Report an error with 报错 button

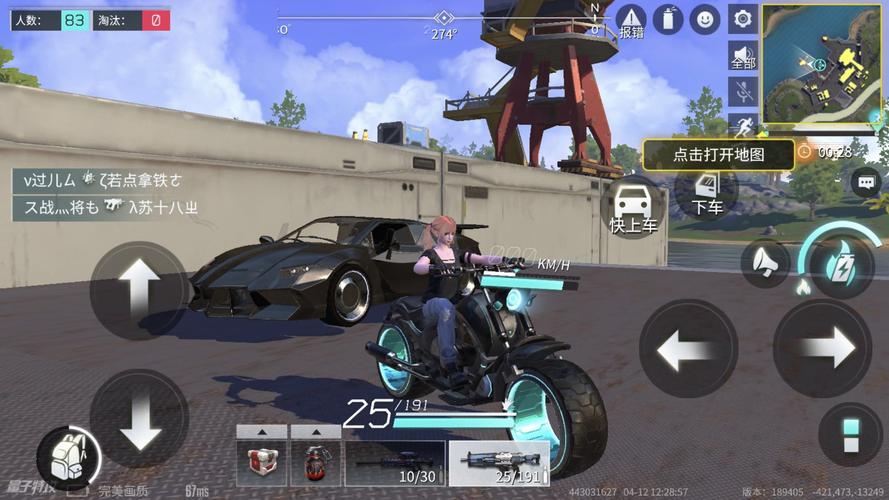[631, 21]
